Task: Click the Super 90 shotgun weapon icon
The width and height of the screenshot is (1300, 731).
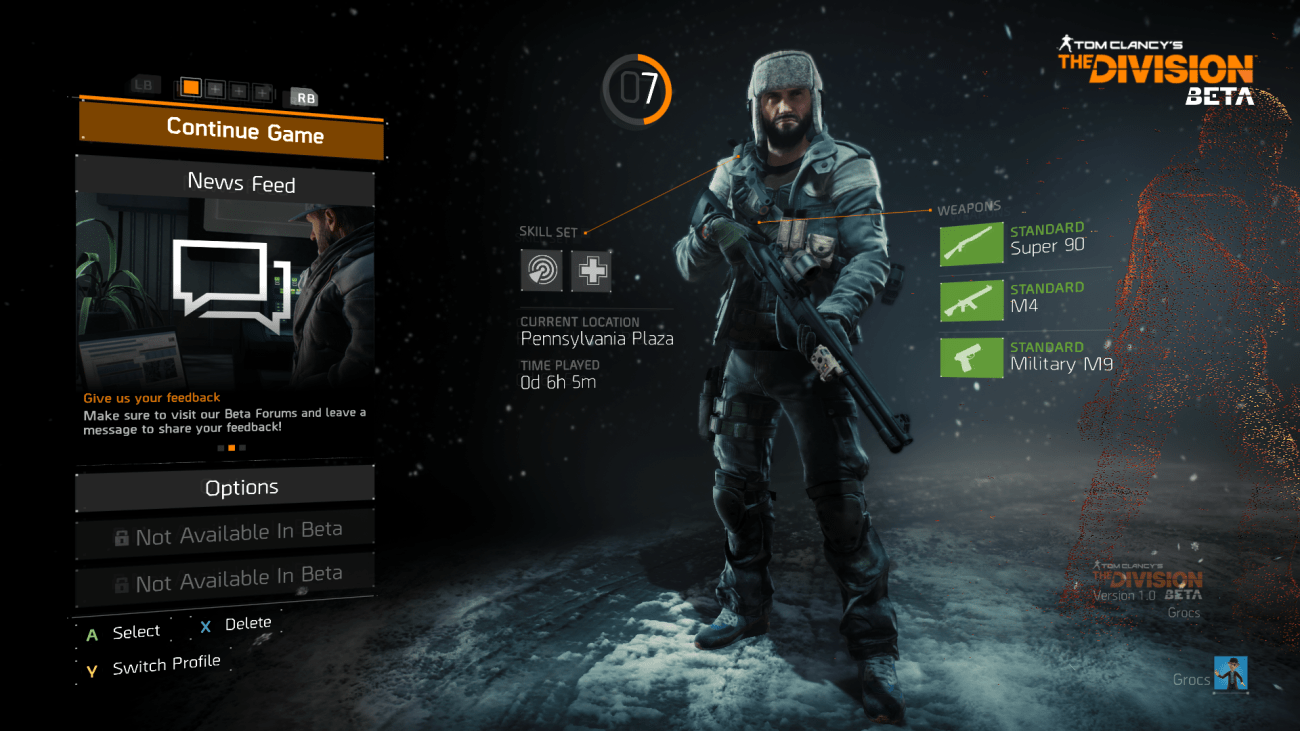Action: click(x=971, y=243)
